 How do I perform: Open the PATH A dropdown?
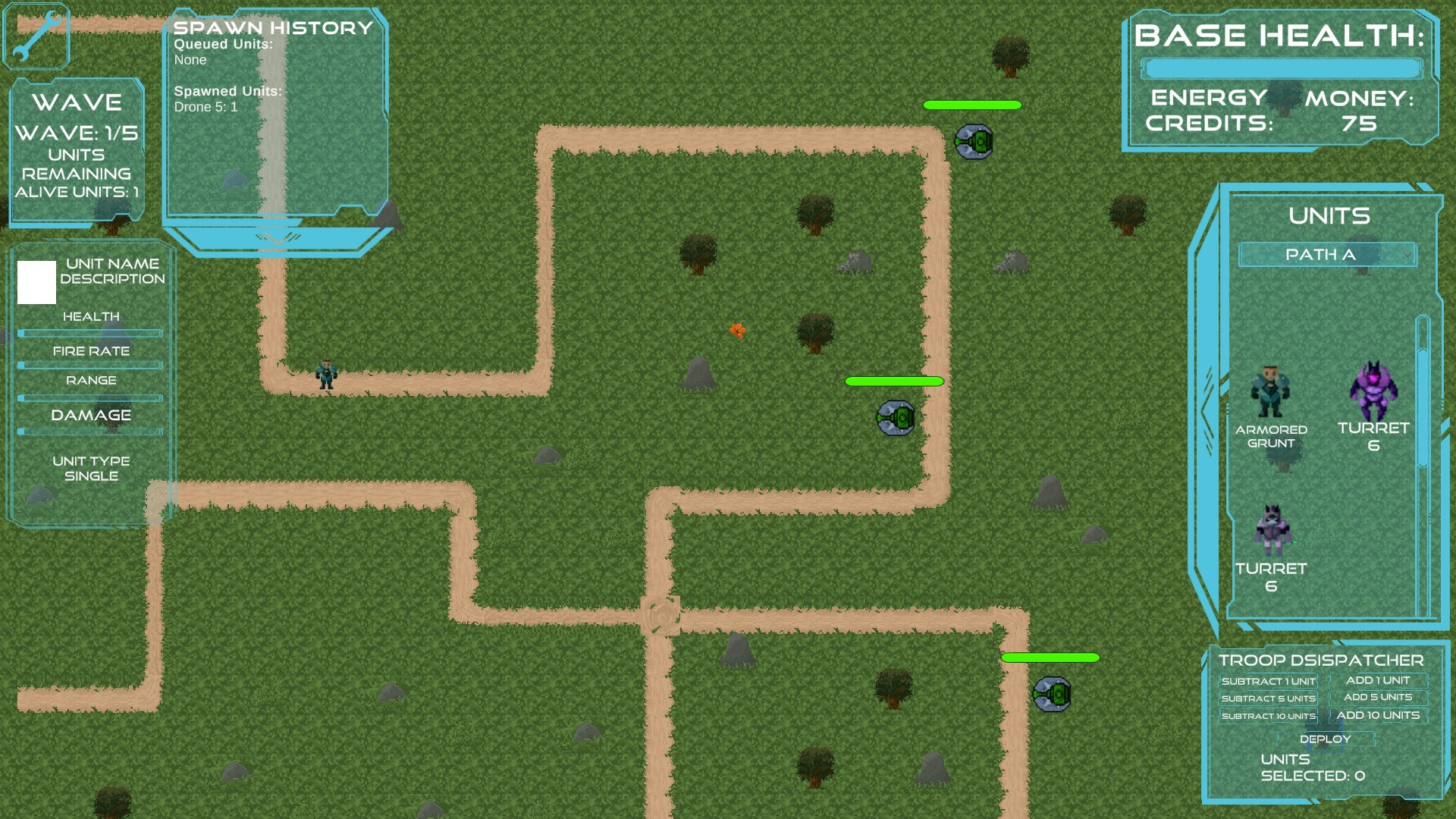(x=1329, y=255)
